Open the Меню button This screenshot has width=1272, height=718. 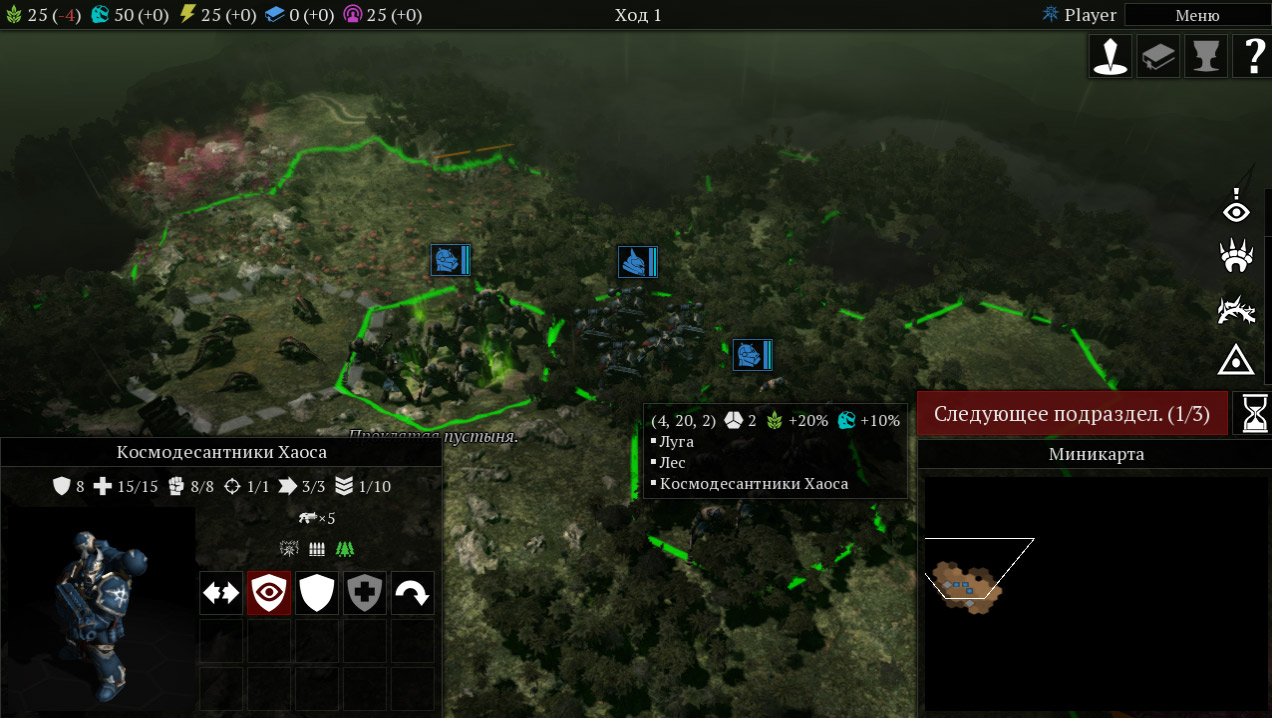click(1196, 15)
